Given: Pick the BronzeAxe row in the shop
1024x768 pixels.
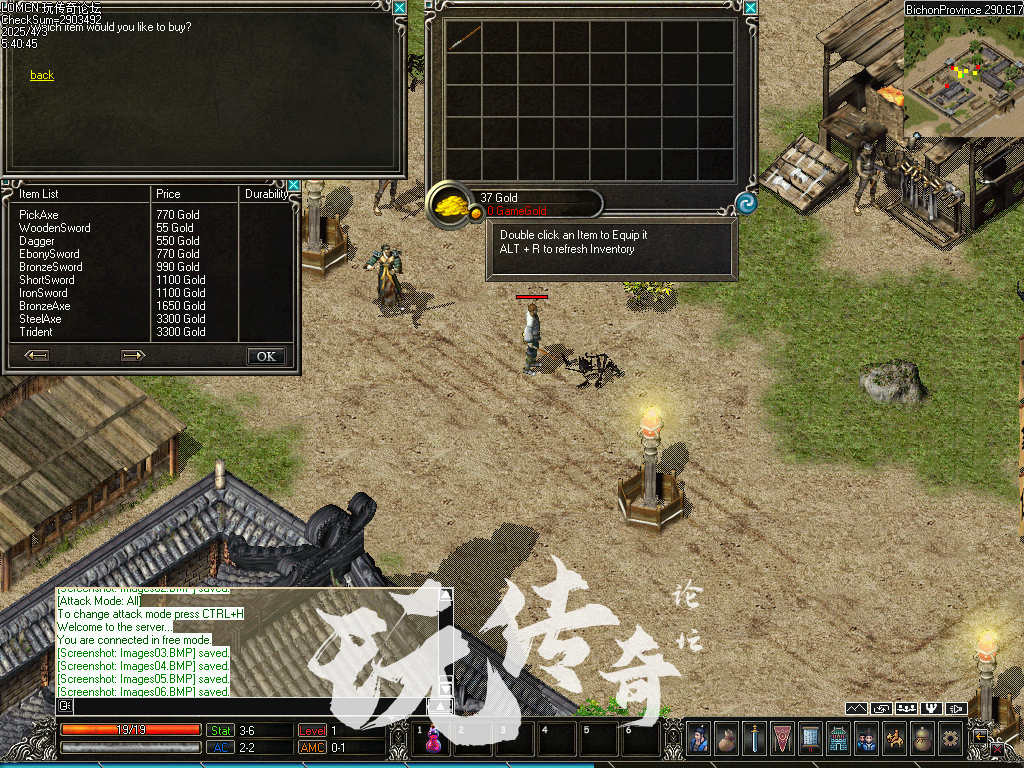Looking at the screenshot, I should click(x=45, y=306).
